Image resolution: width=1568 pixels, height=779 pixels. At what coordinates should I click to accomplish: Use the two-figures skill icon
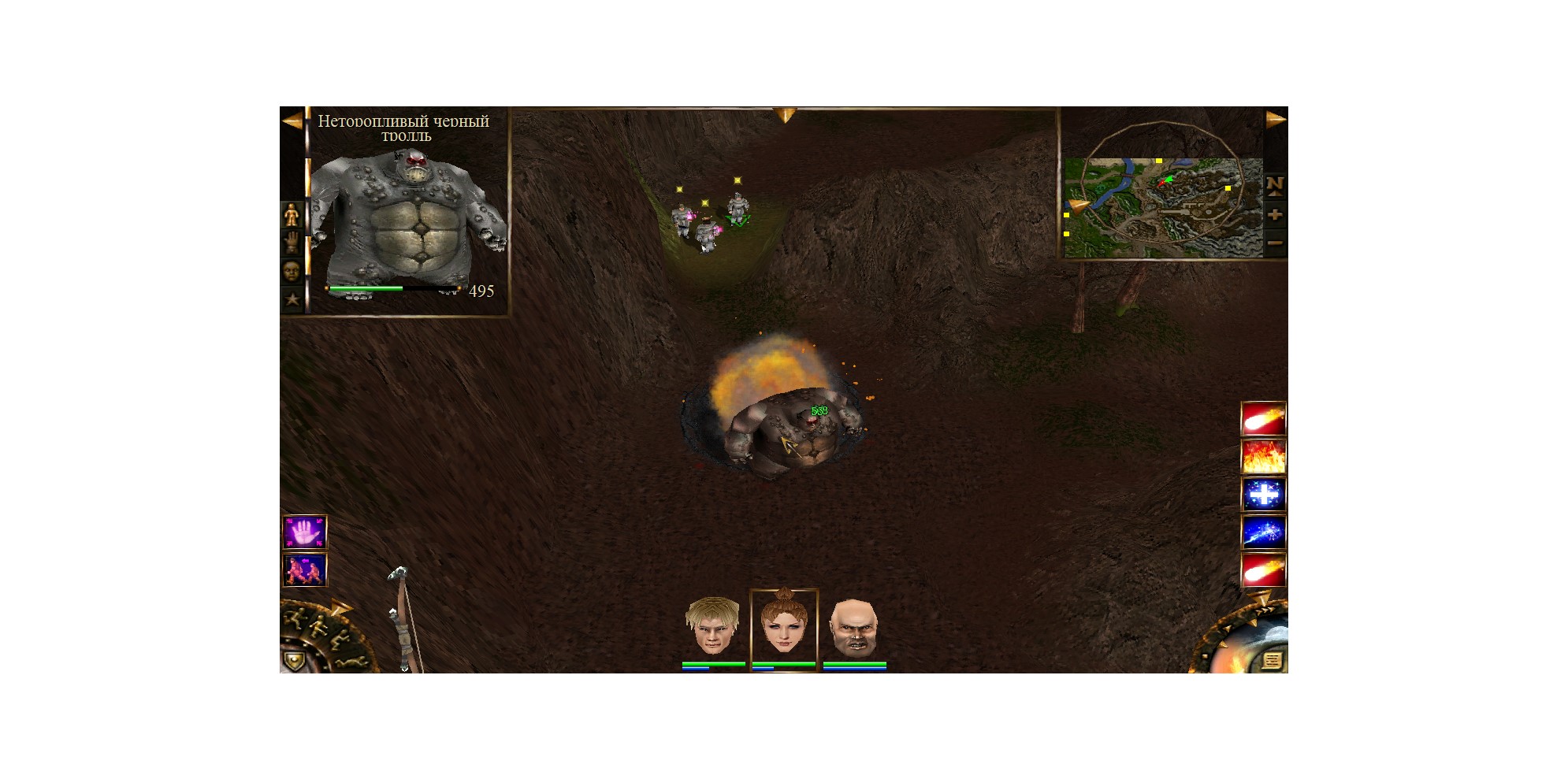[304, 570]
